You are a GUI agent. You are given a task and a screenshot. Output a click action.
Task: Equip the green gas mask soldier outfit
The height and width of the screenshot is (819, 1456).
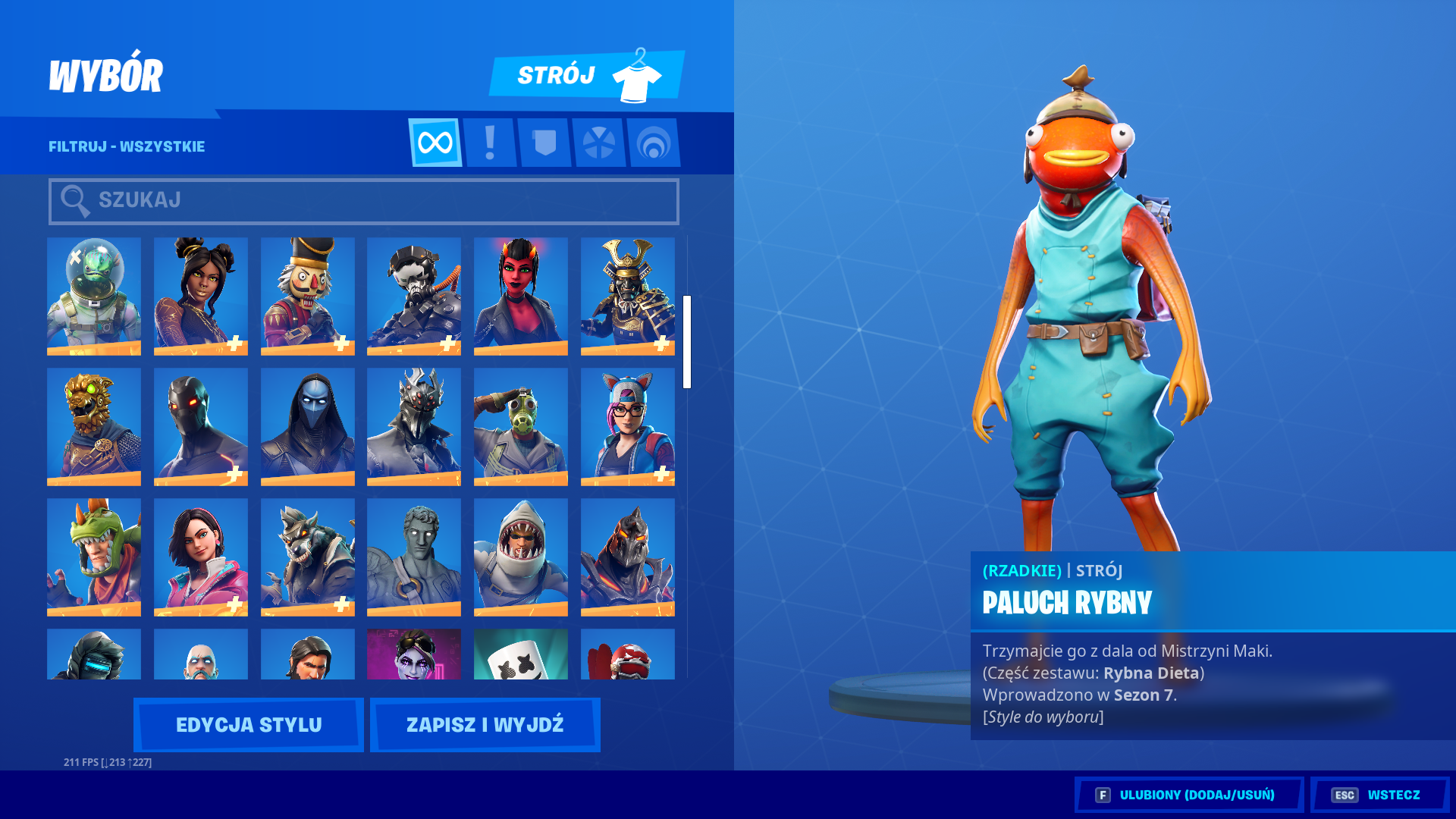tap(521, 426)
